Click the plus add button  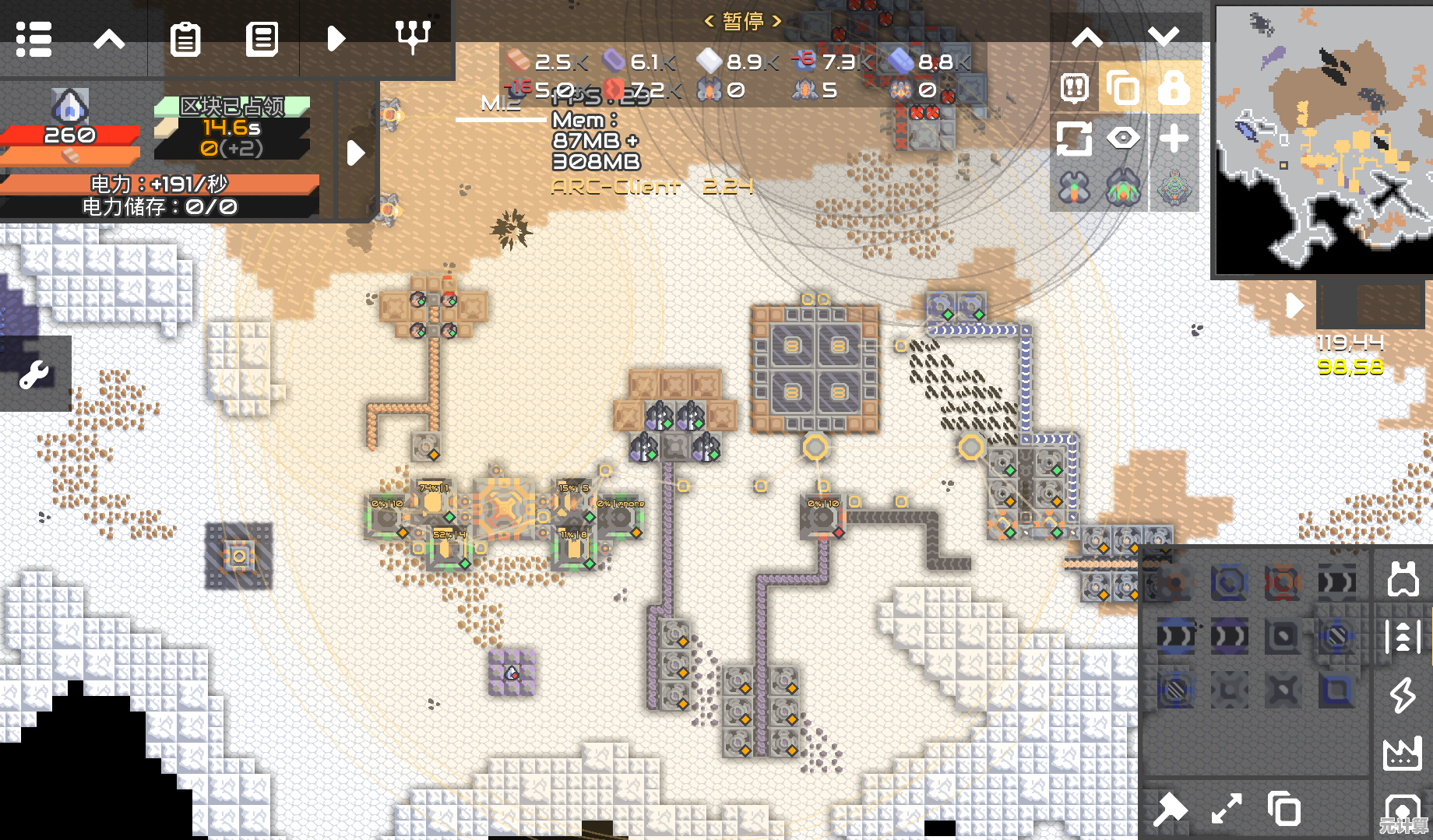1173,139
